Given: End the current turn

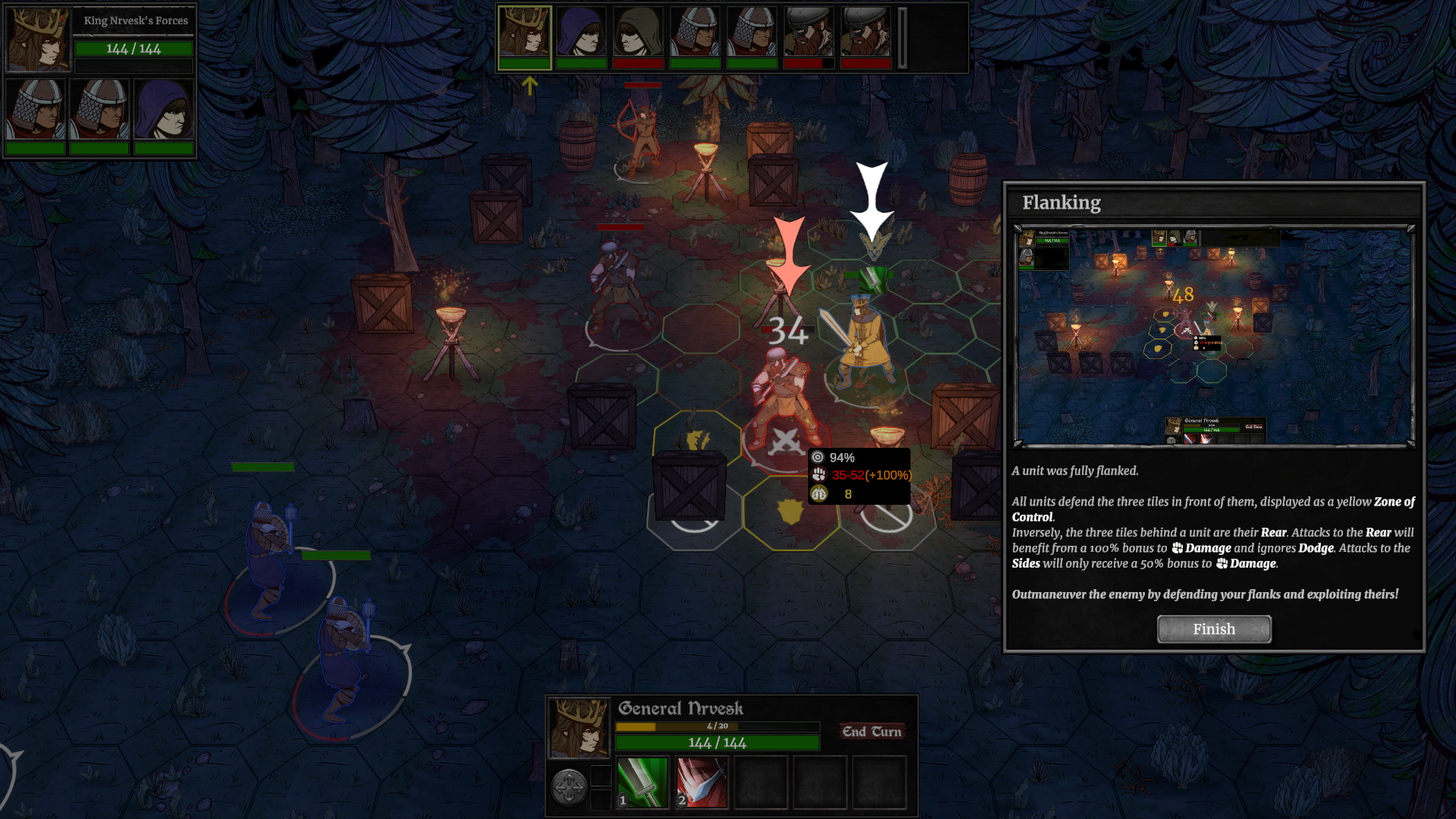Looking at the screenshot, I should click(872, 732).
